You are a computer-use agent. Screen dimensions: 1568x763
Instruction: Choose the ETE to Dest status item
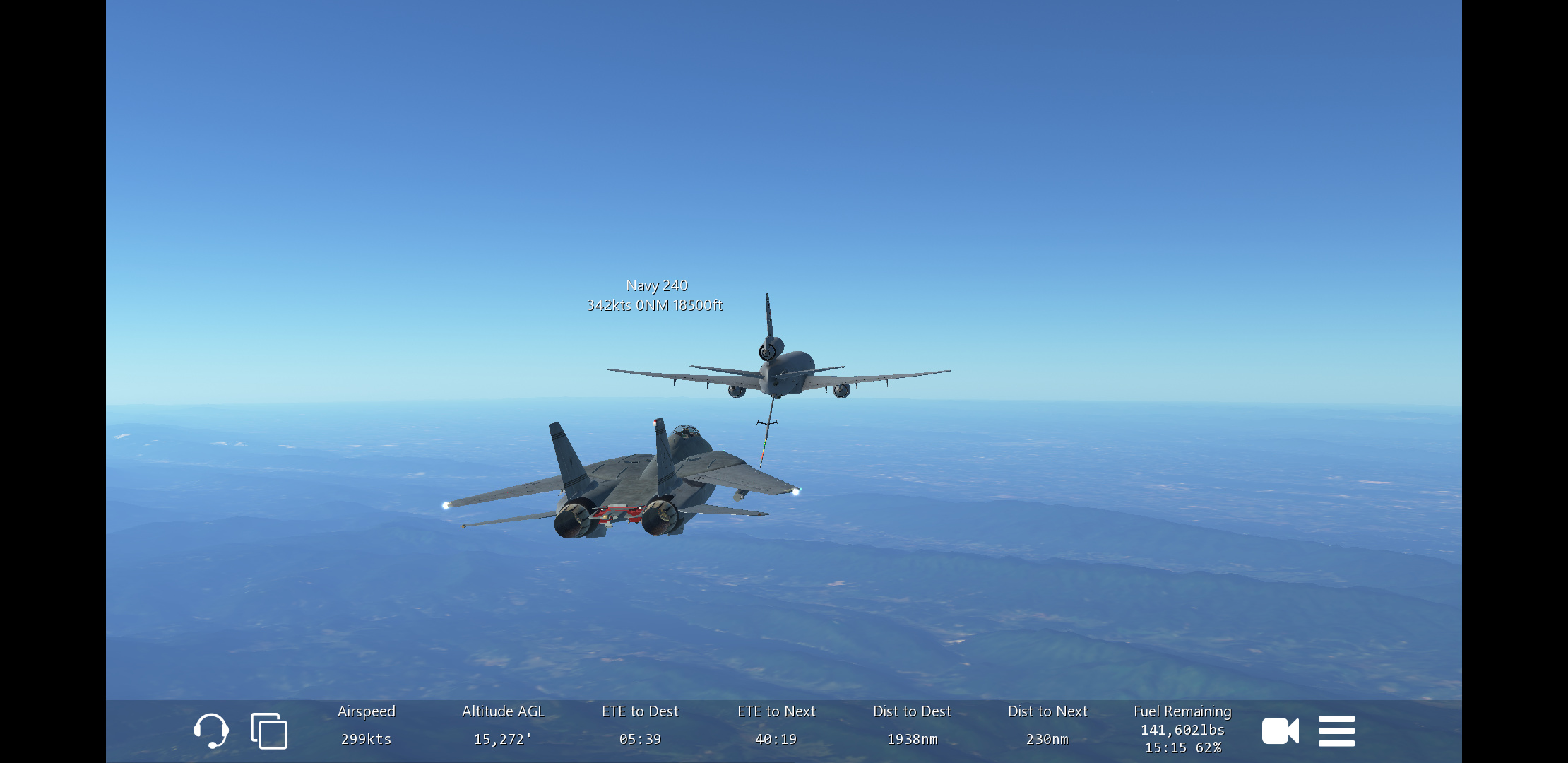pos(640,726)
